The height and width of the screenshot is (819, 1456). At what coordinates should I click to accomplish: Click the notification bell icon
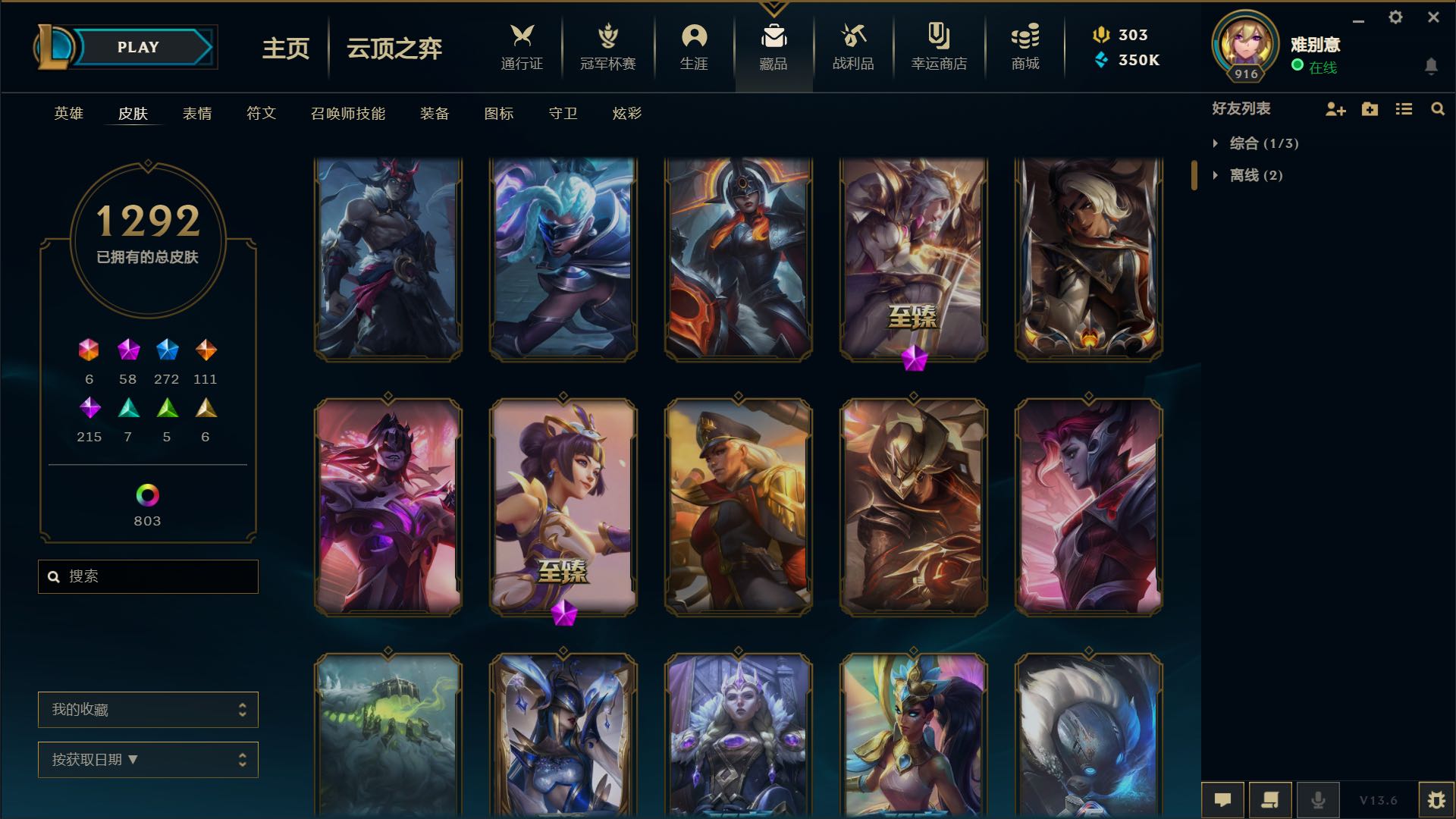tap(1432, 67)
